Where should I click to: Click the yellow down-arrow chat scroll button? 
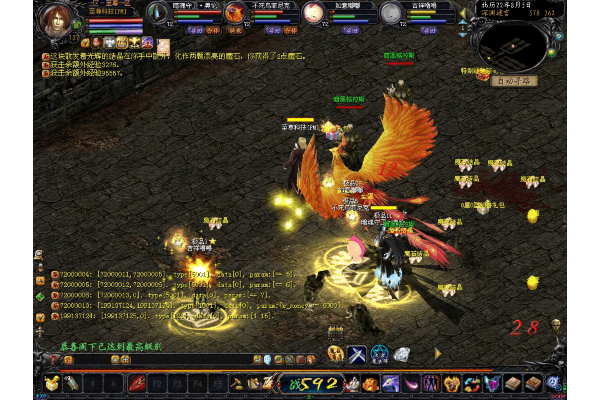tap(40, 317)
